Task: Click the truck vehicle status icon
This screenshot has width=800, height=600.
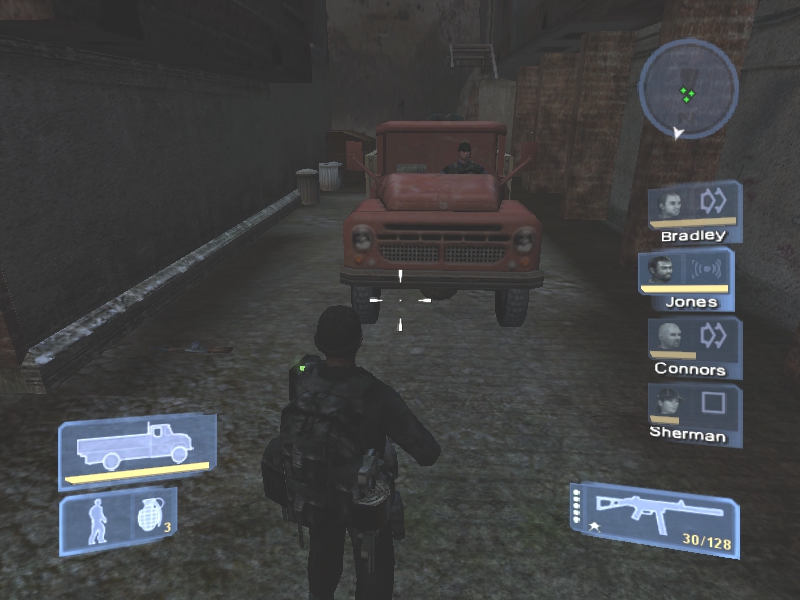Action: coord(136,448)
